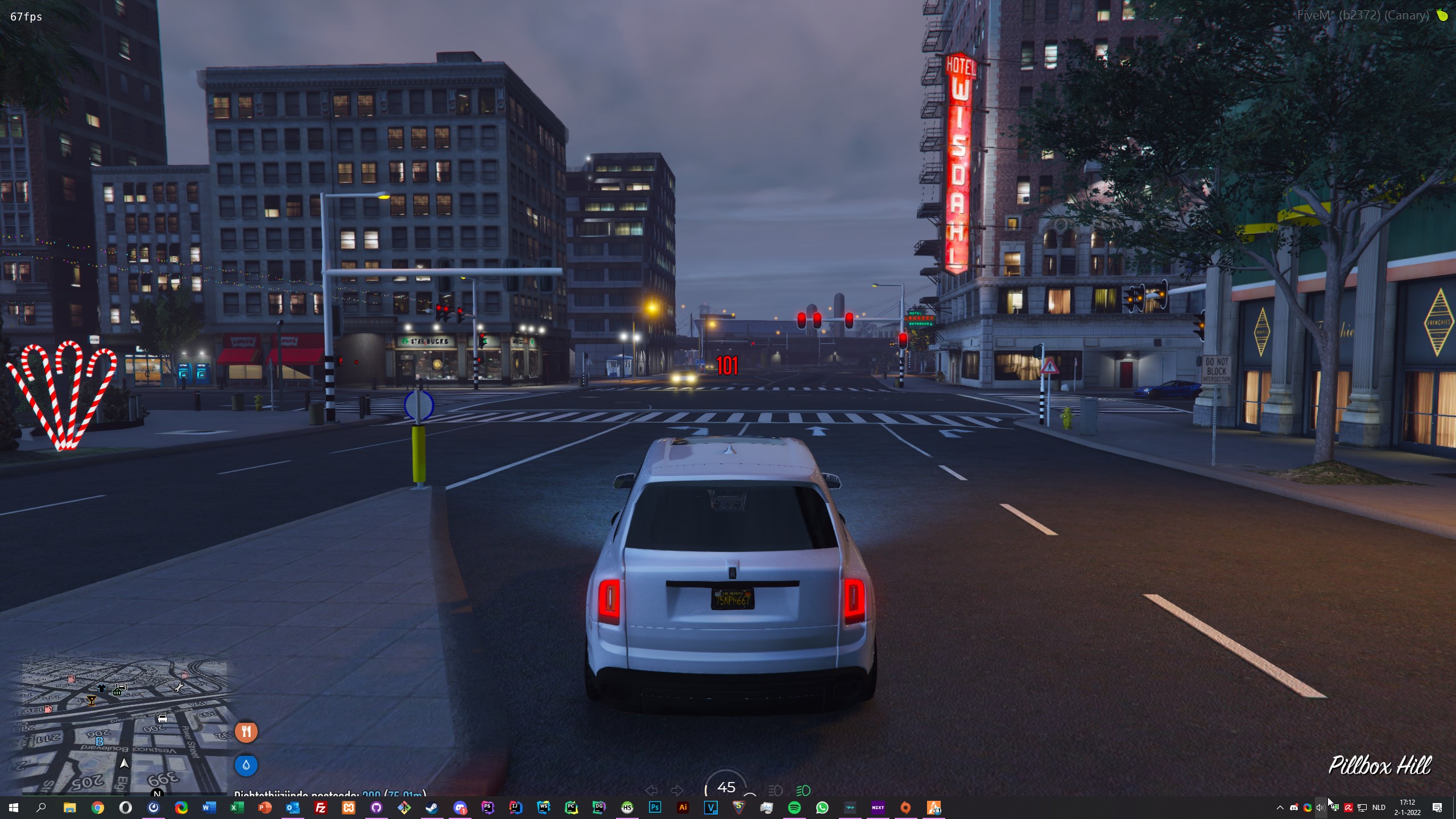Toggle the left turn signal arrow
The height and width of the screenshot is (819, 1456).
[x=652, y=790]
